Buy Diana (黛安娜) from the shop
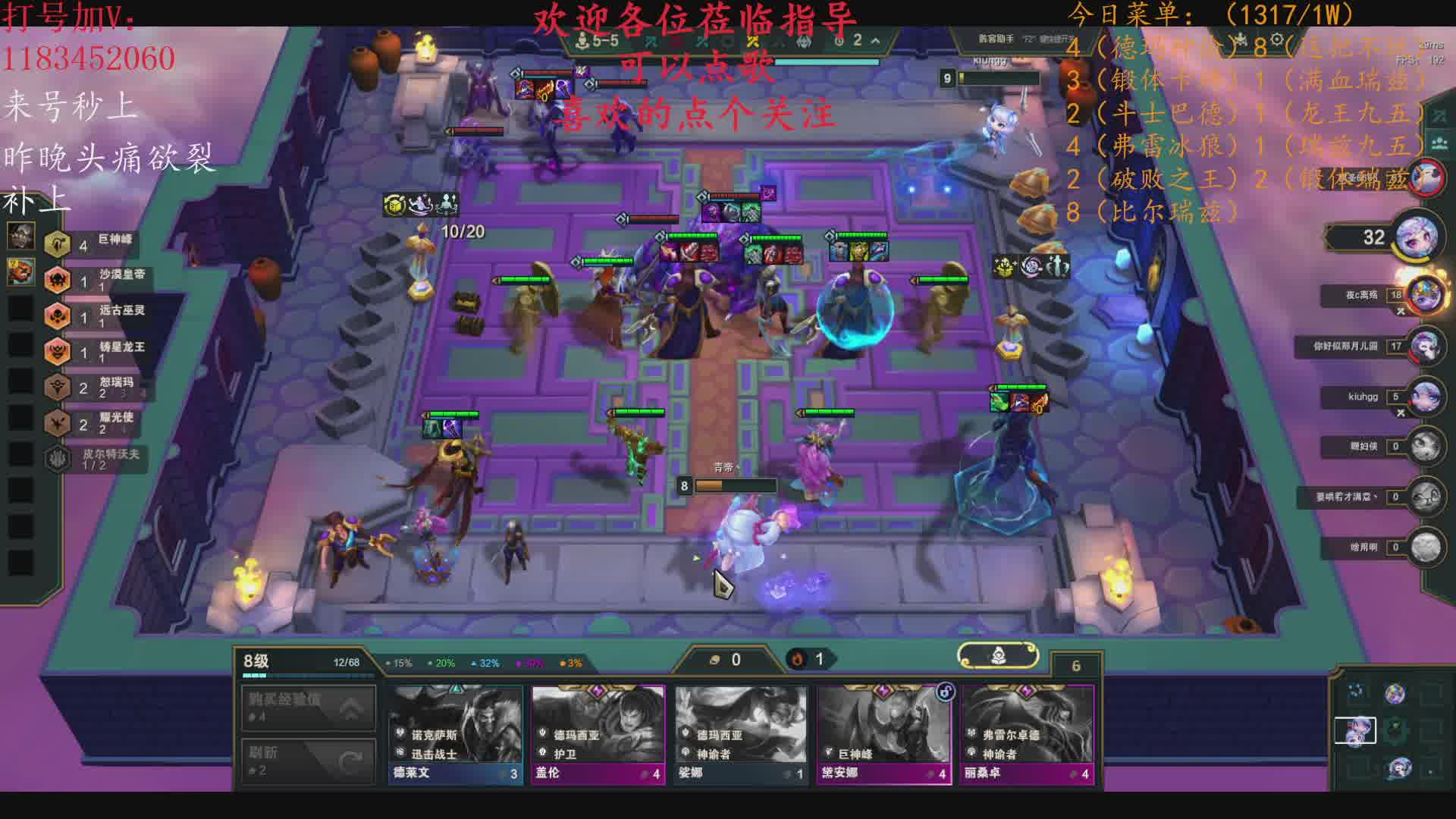The image size is (1456, 819). (x=883, y=733)
